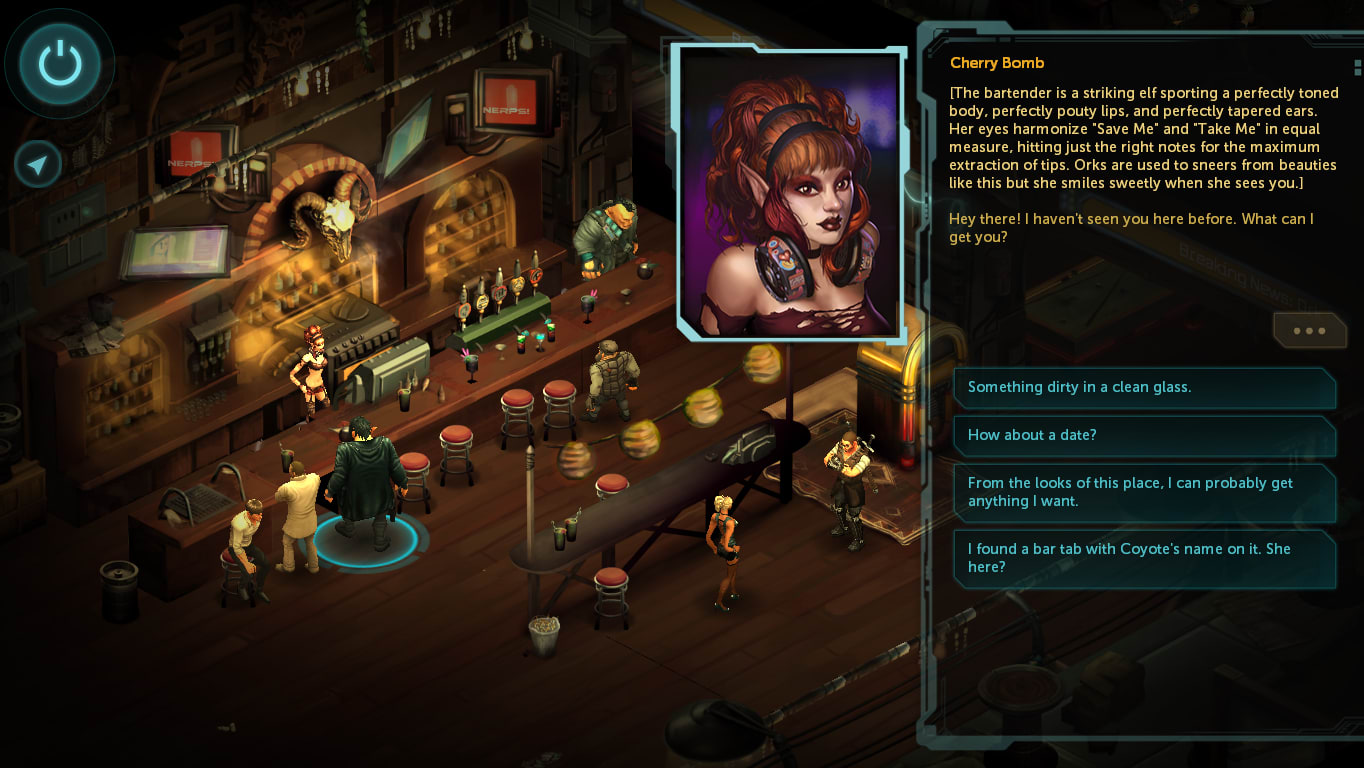
Task: Select the "How about a date?" response
Action: [1144, 435]
